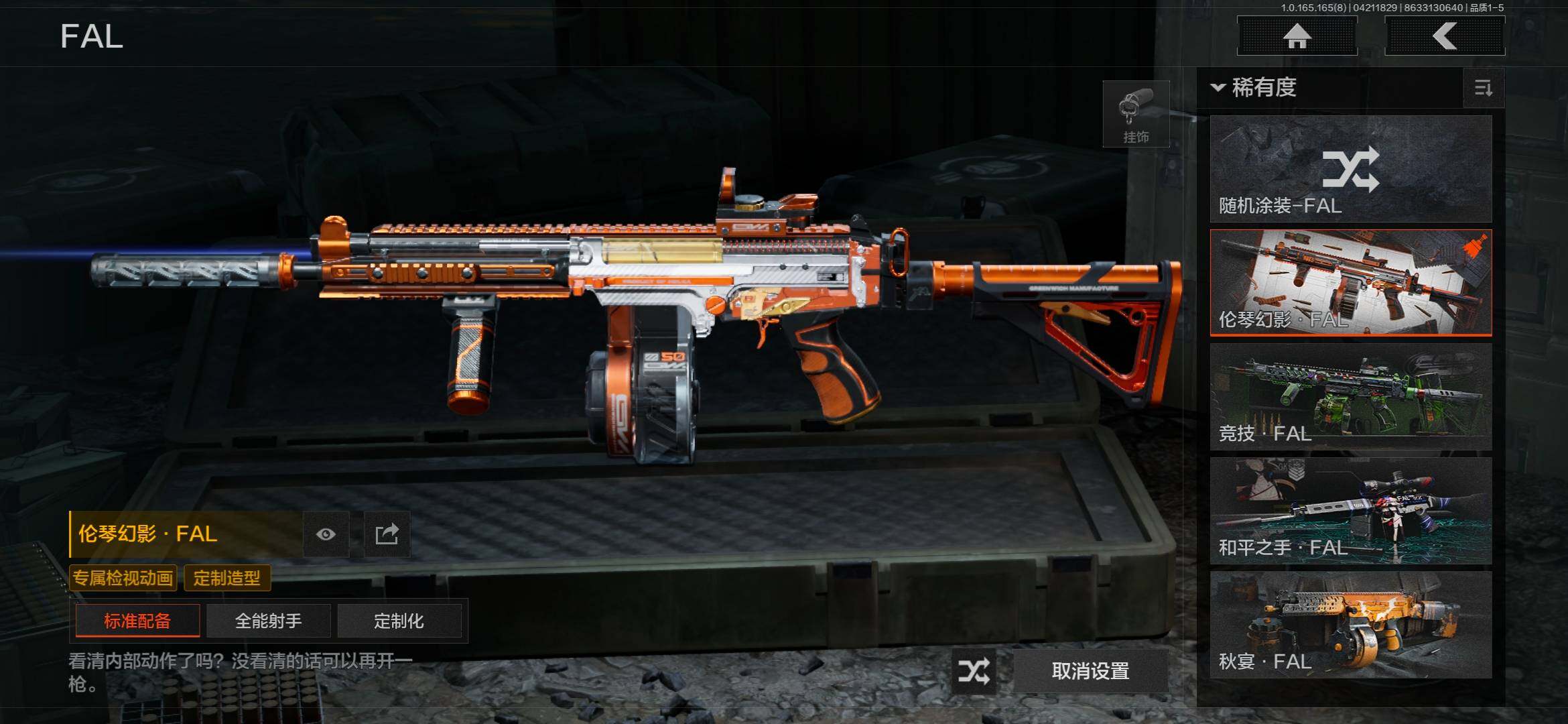Show the 专属检视动画 tag details
The image size is (1568, 724).
point(123,578)
